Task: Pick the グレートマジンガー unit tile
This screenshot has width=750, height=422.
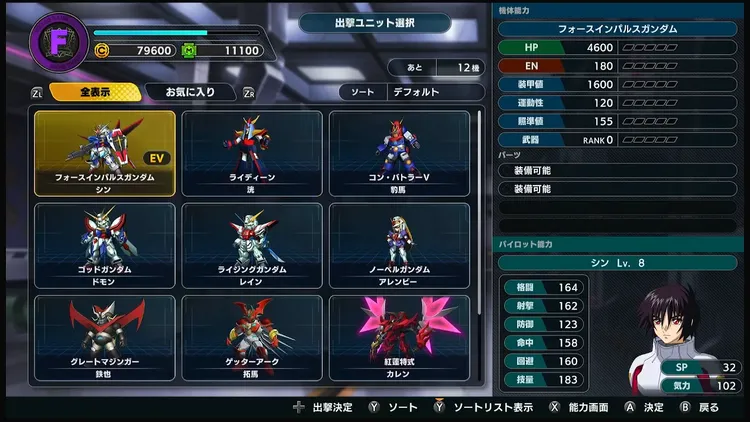Action: pos(105,337)
